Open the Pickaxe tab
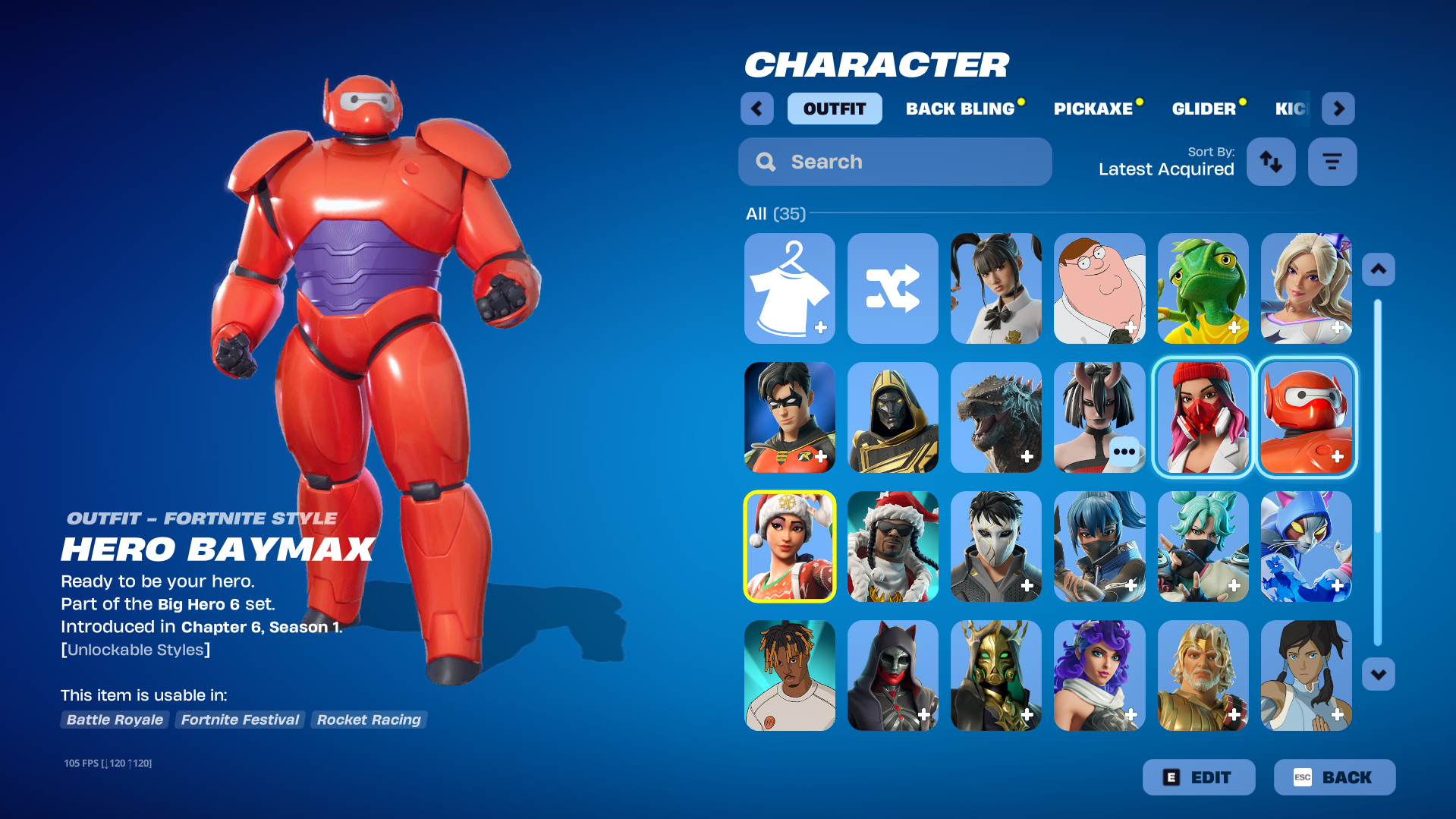Image resolution: width=1456 pixels, height=819 pixels. [x=1093, y=109]
